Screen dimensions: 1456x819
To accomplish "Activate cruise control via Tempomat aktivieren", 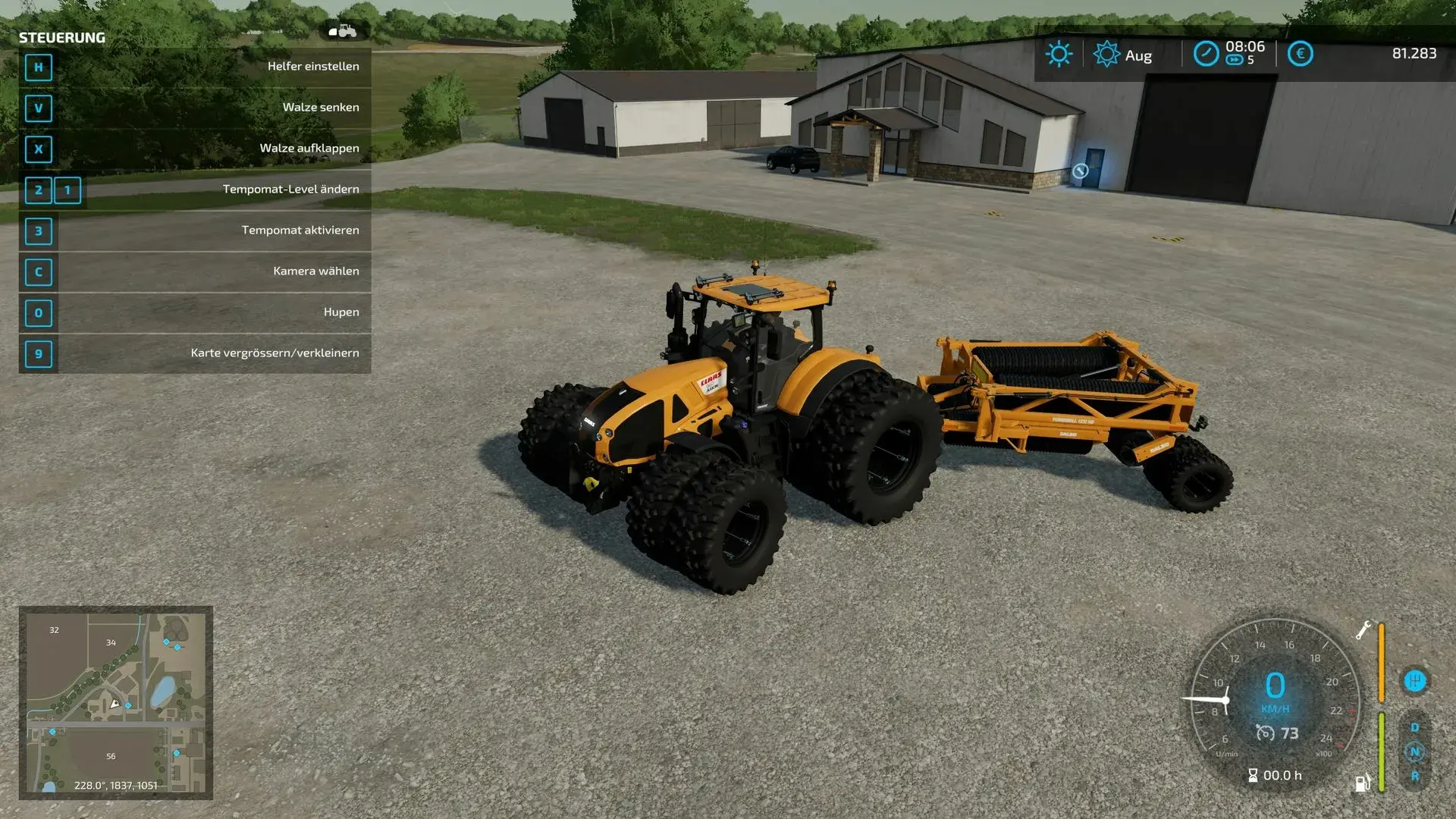I will [x=300, y=230].
